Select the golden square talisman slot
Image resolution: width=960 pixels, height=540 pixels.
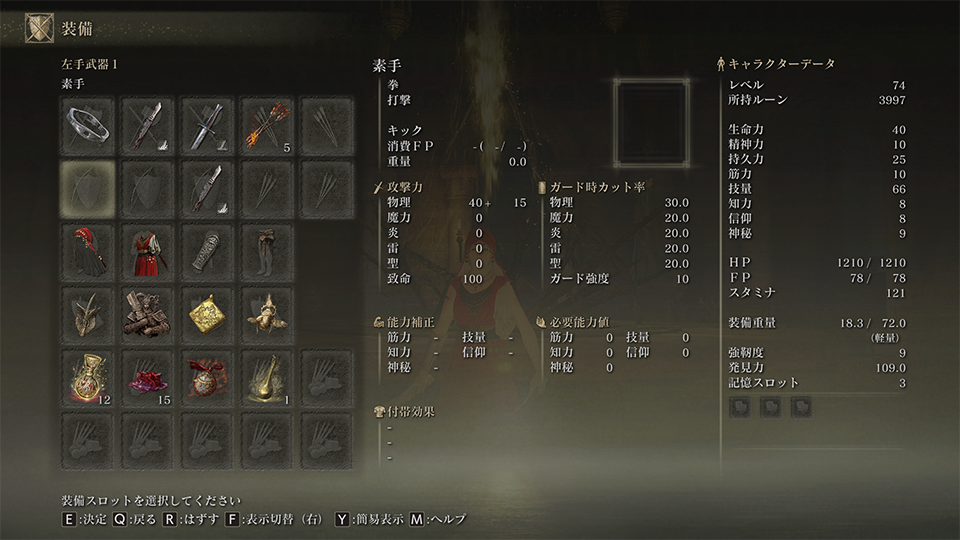click(x=207, y=313)
